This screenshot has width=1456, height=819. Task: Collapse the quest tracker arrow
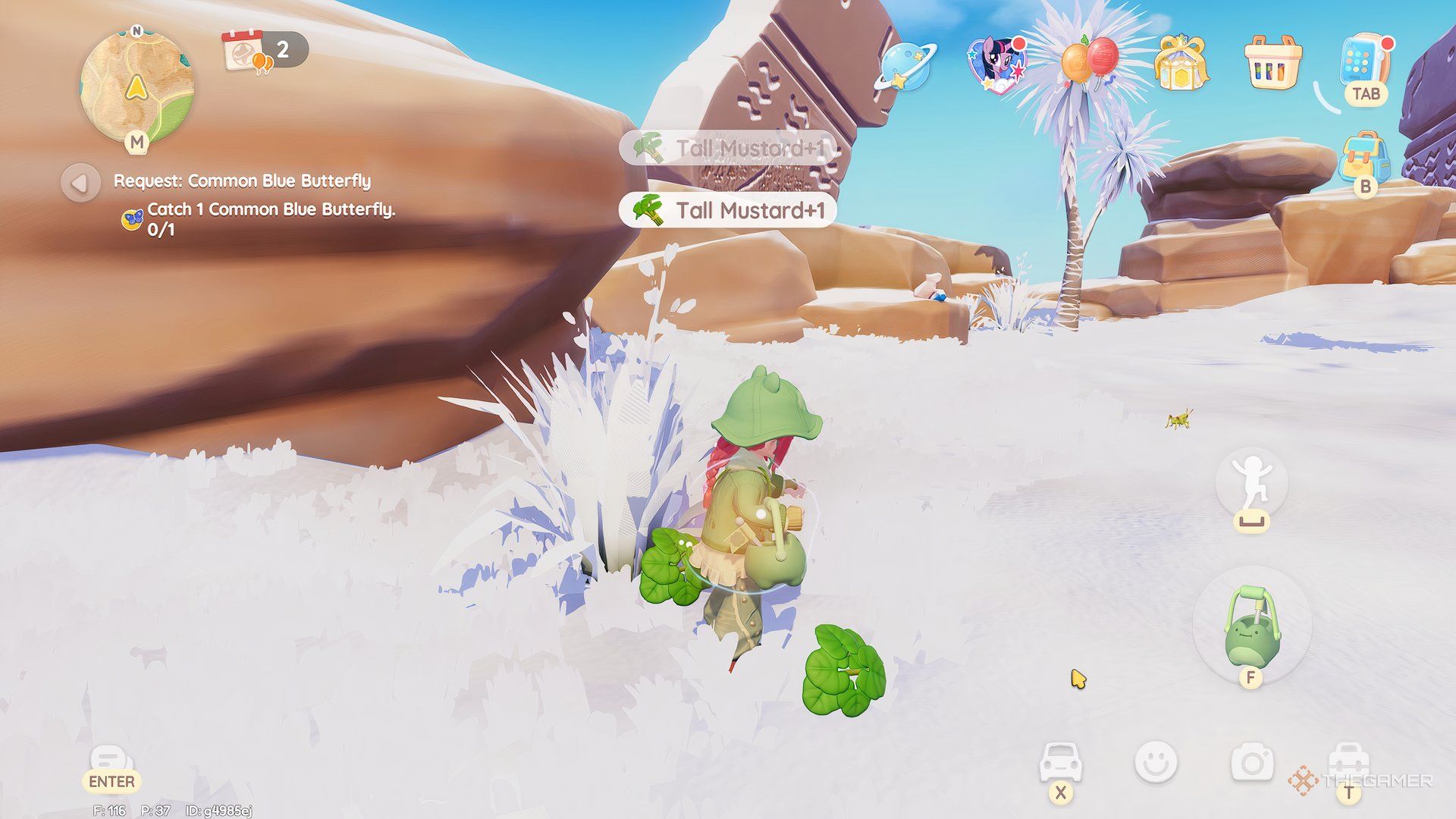(80, 183)
